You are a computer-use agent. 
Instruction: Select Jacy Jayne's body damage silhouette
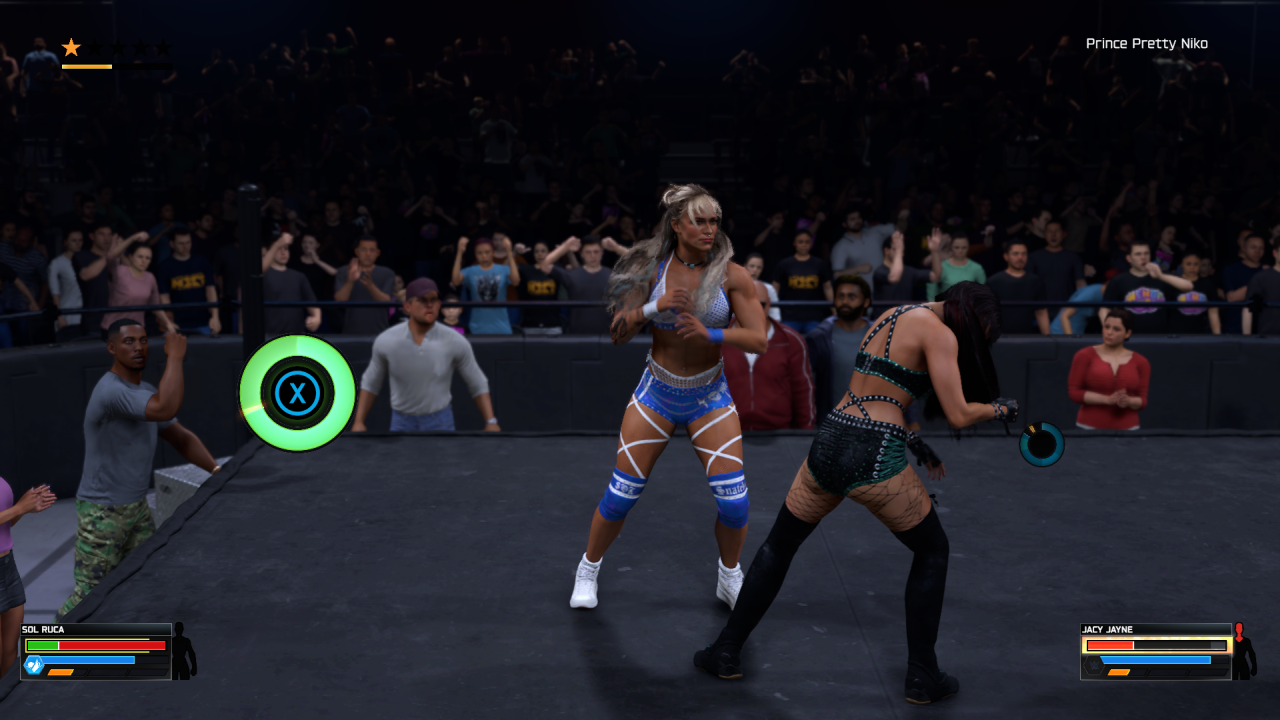1243,651
